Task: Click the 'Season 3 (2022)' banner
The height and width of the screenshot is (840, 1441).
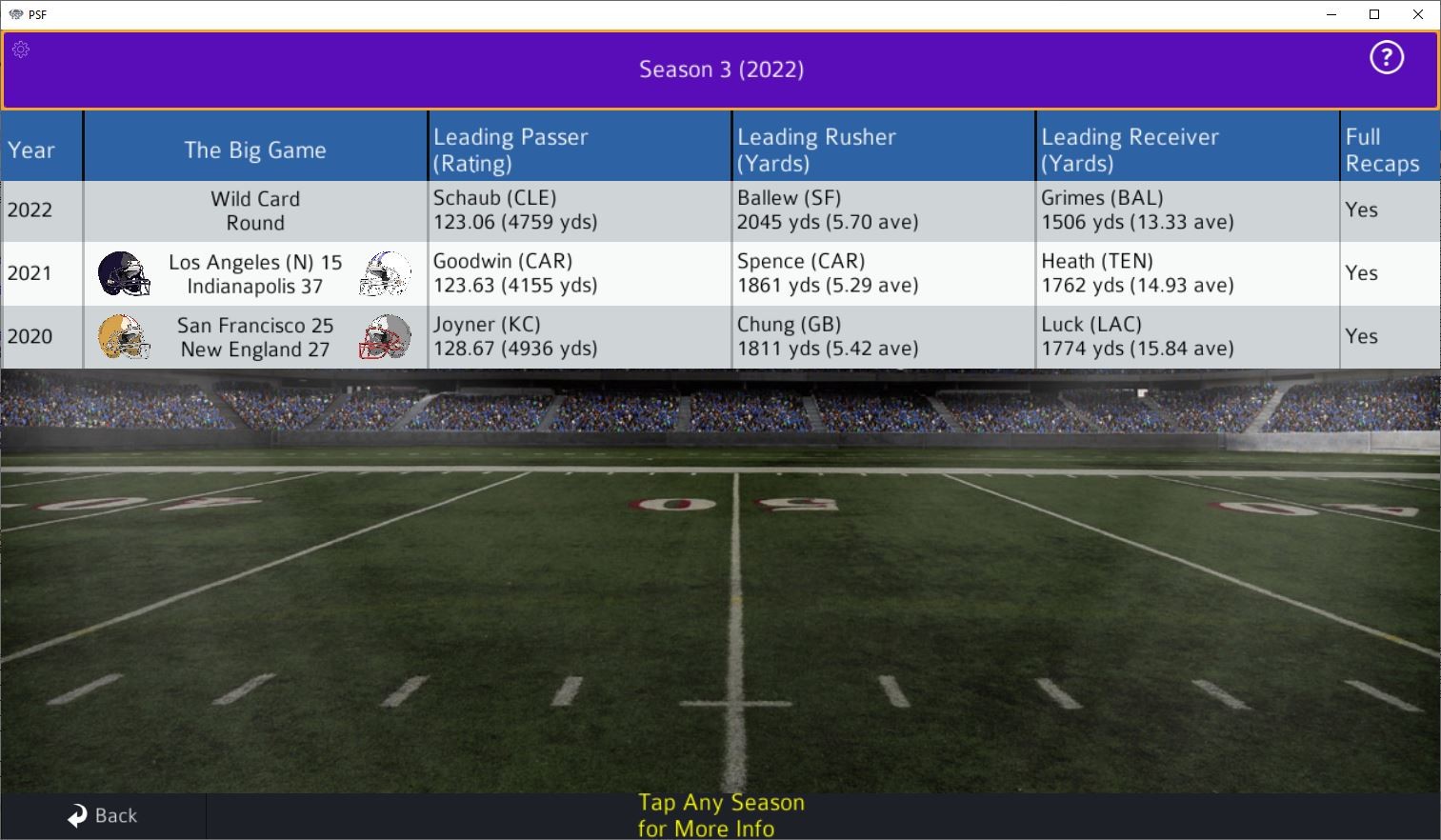Action: 721,70
